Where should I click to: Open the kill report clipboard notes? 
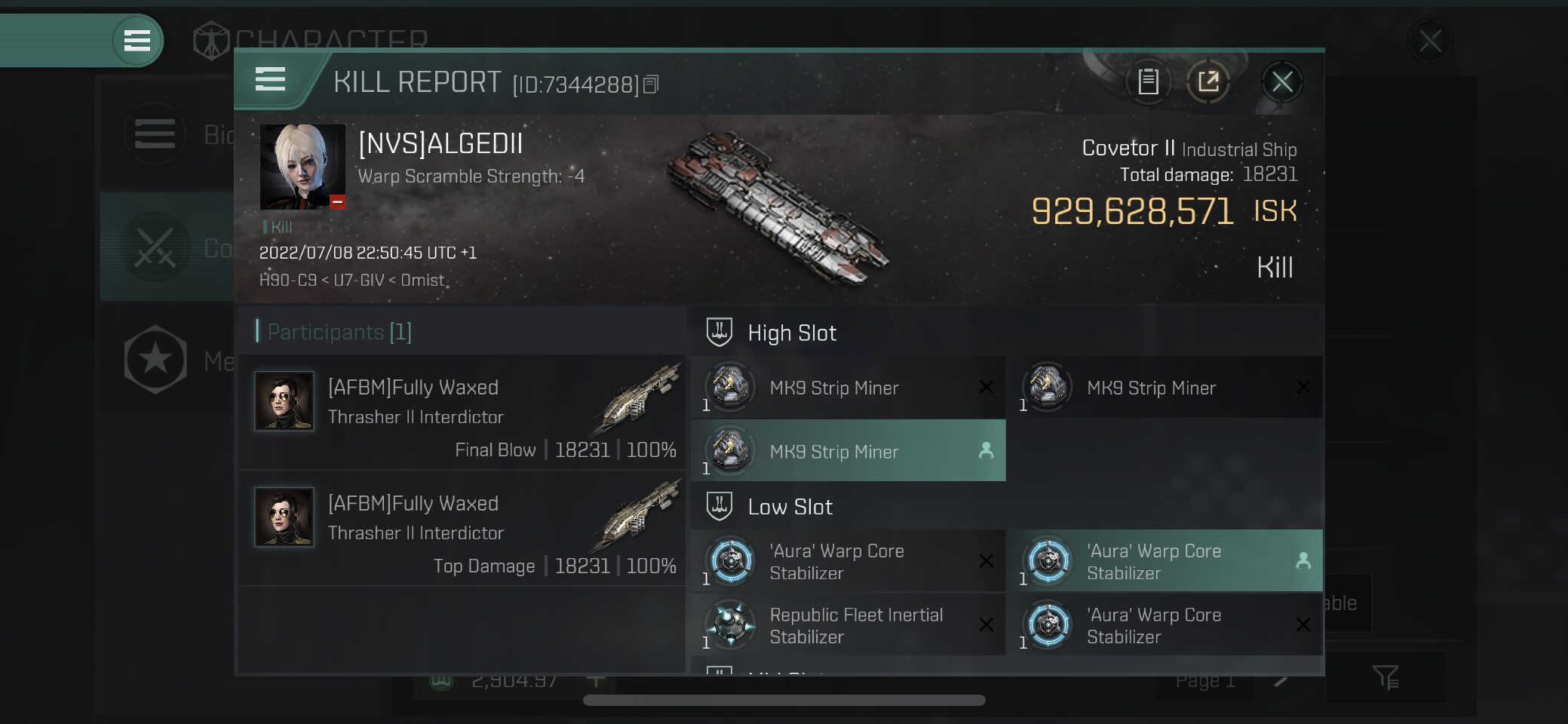pos(1148,81)
